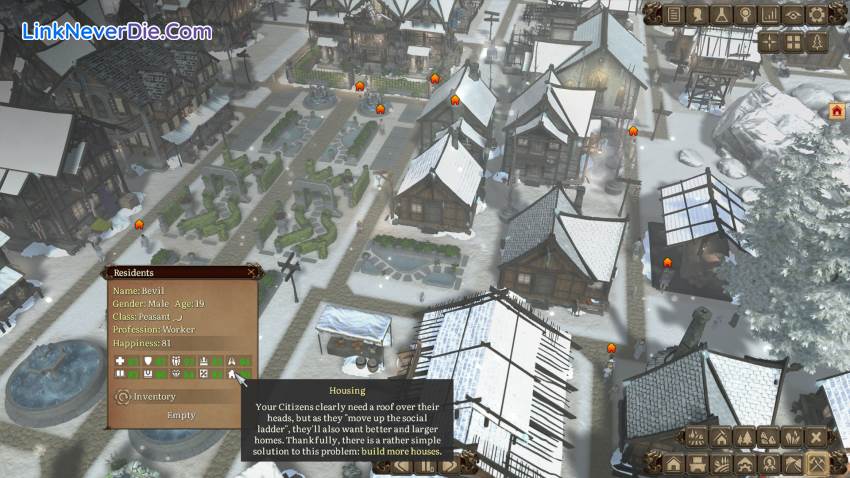Toggle the pine tree display button
The width and height of the screenshot is (850, 478).
pos(817,42)
